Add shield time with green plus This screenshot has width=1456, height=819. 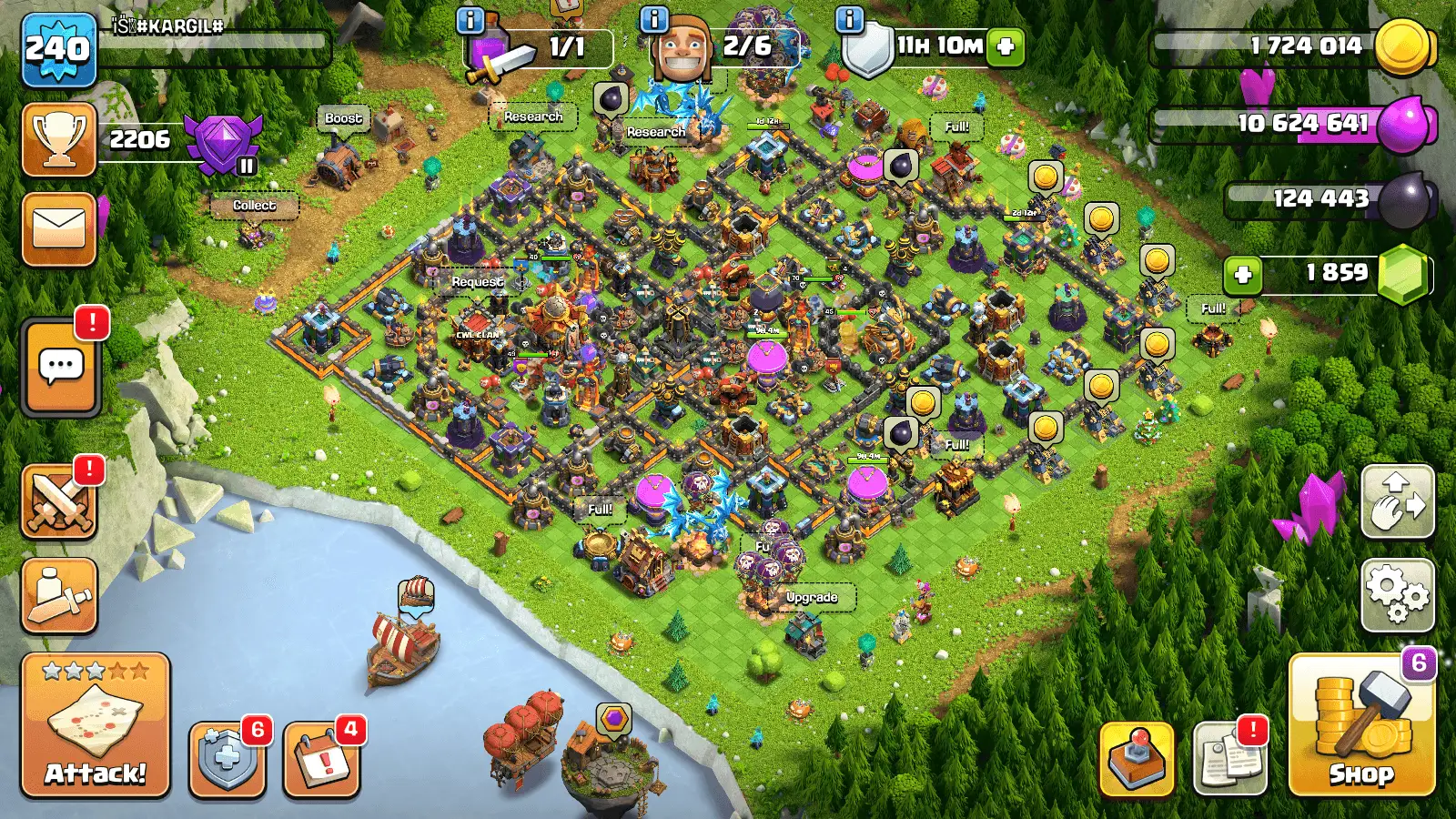(1006, 46)
